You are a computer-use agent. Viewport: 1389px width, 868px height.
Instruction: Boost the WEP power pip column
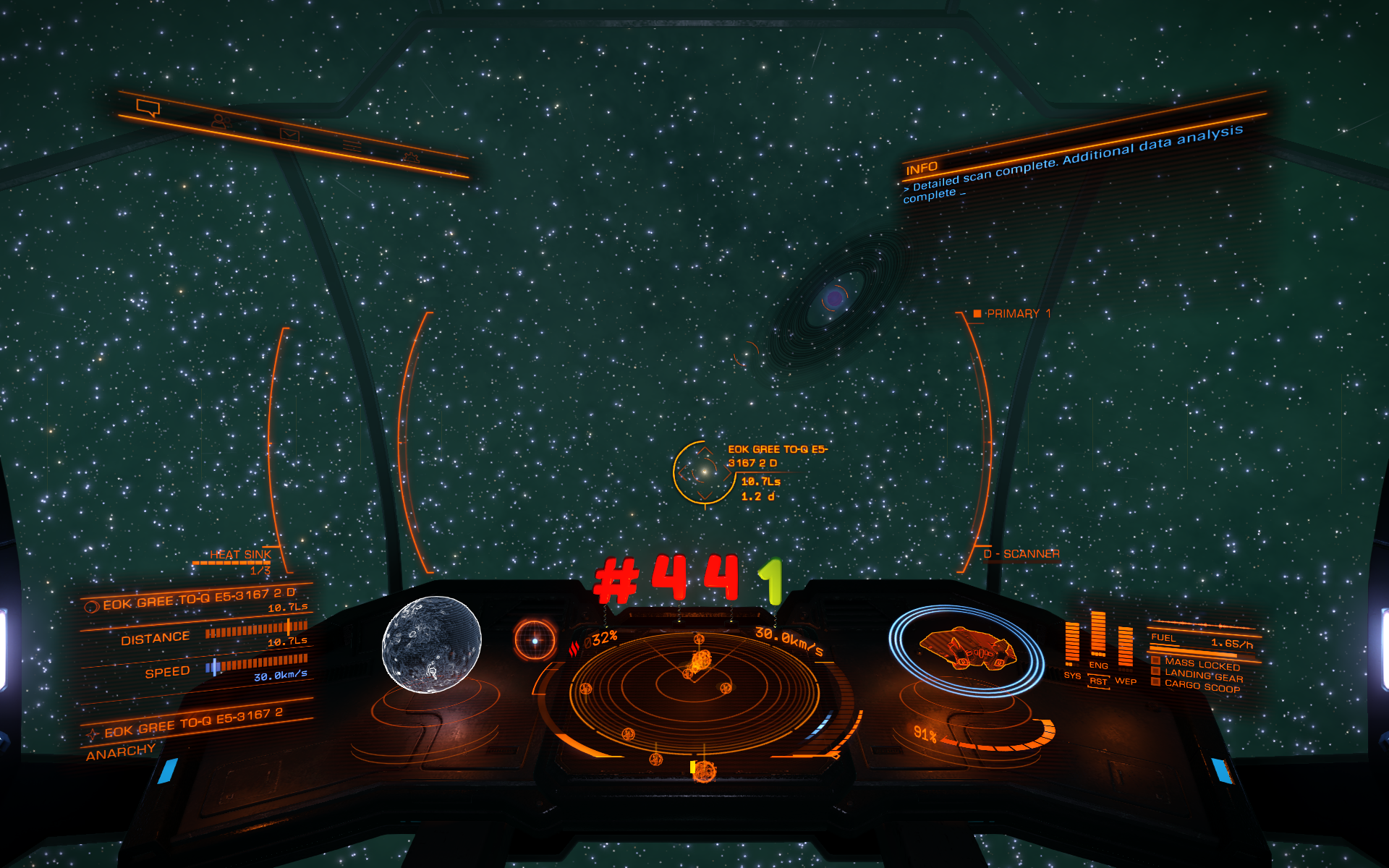pos(1125,646)
